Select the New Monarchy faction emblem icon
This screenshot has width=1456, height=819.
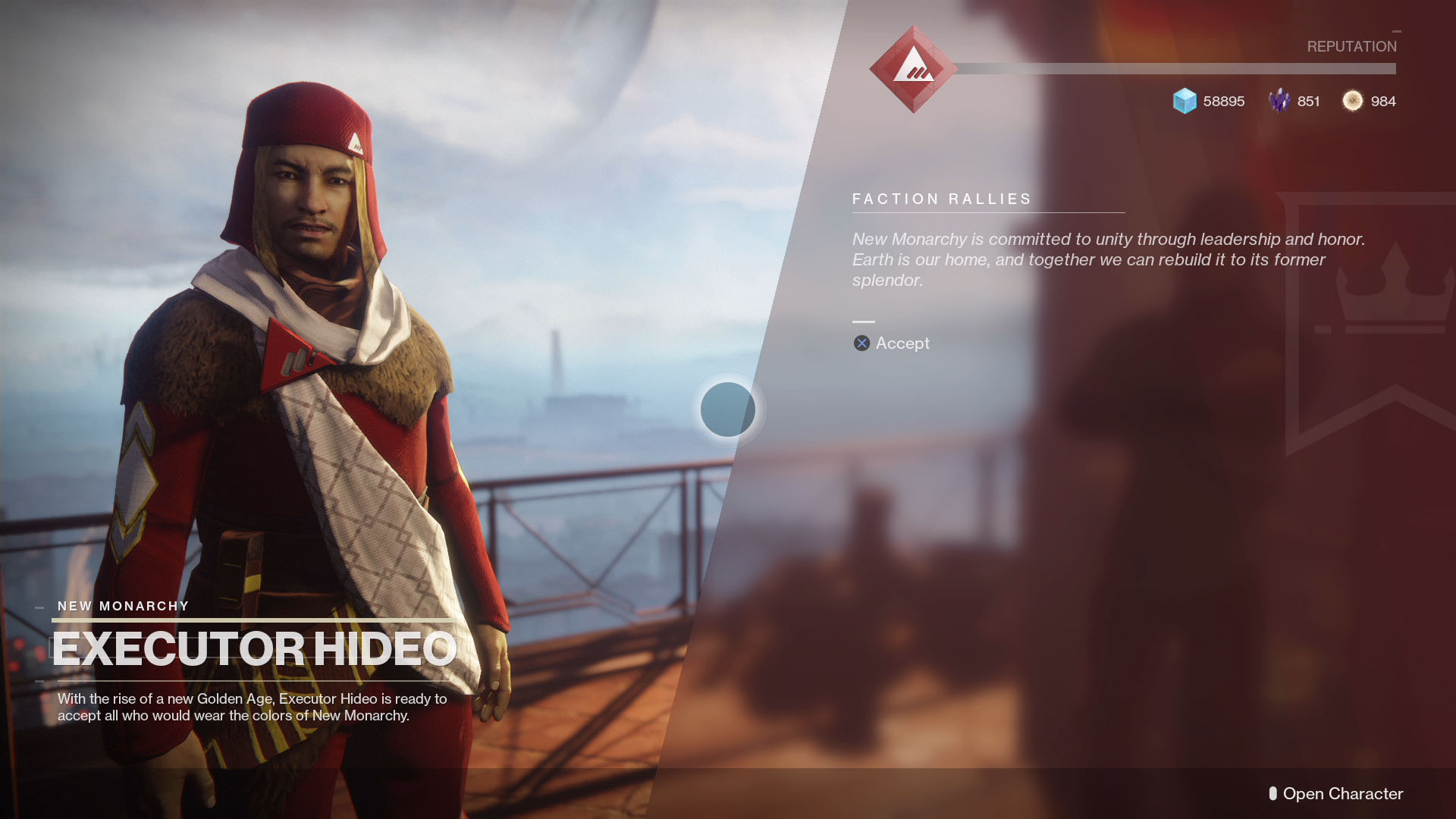pos(913,70)
